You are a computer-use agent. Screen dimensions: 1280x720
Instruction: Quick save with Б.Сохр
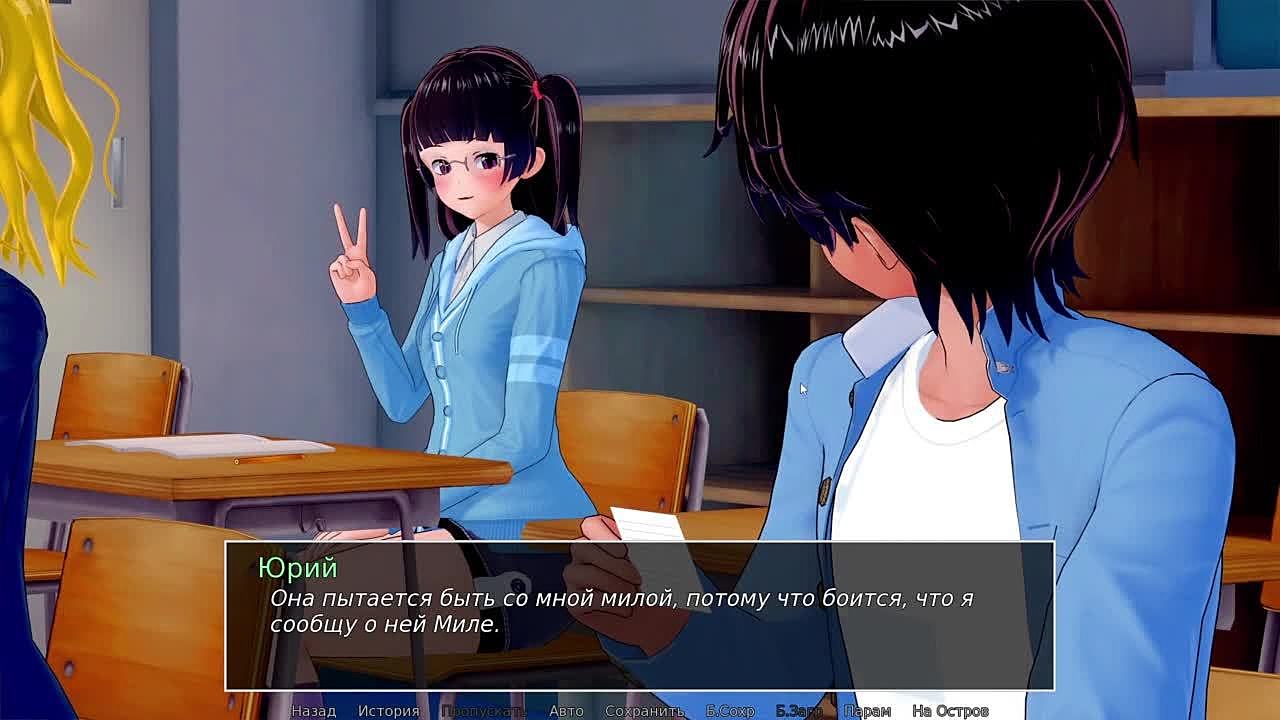coord(730,711)
